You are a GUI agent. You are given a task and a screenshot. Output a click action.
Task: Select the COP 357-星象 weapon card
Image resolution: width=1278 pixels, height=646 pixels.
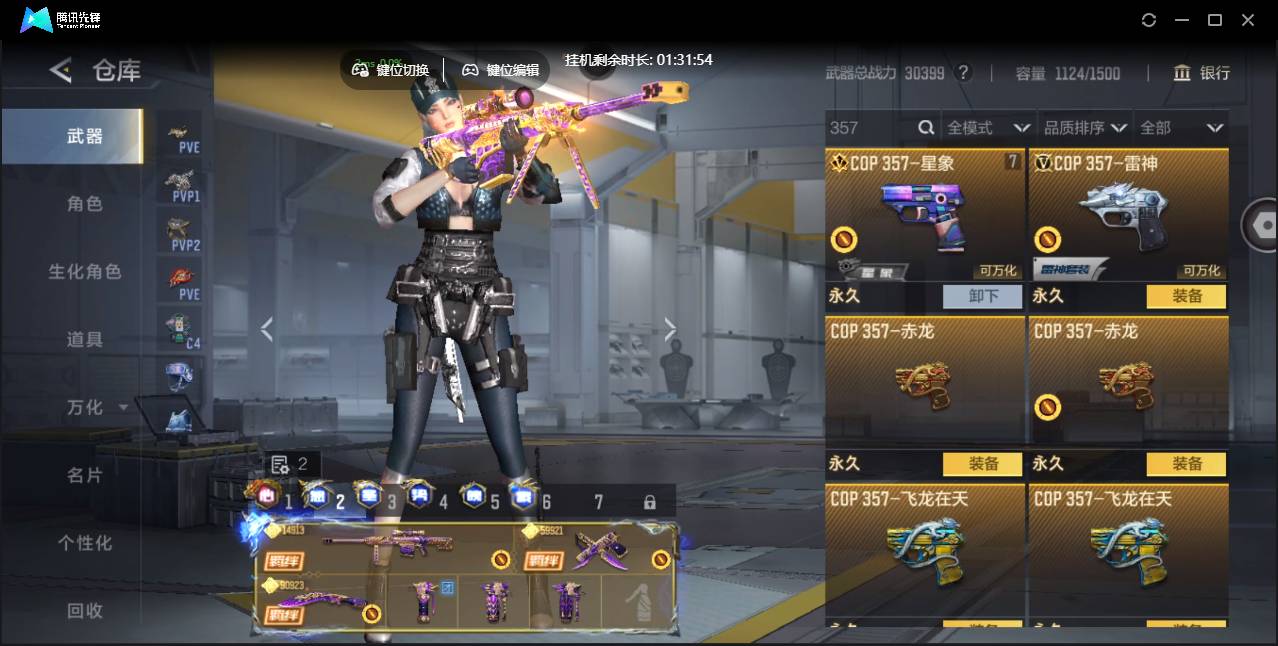[924, 215]
